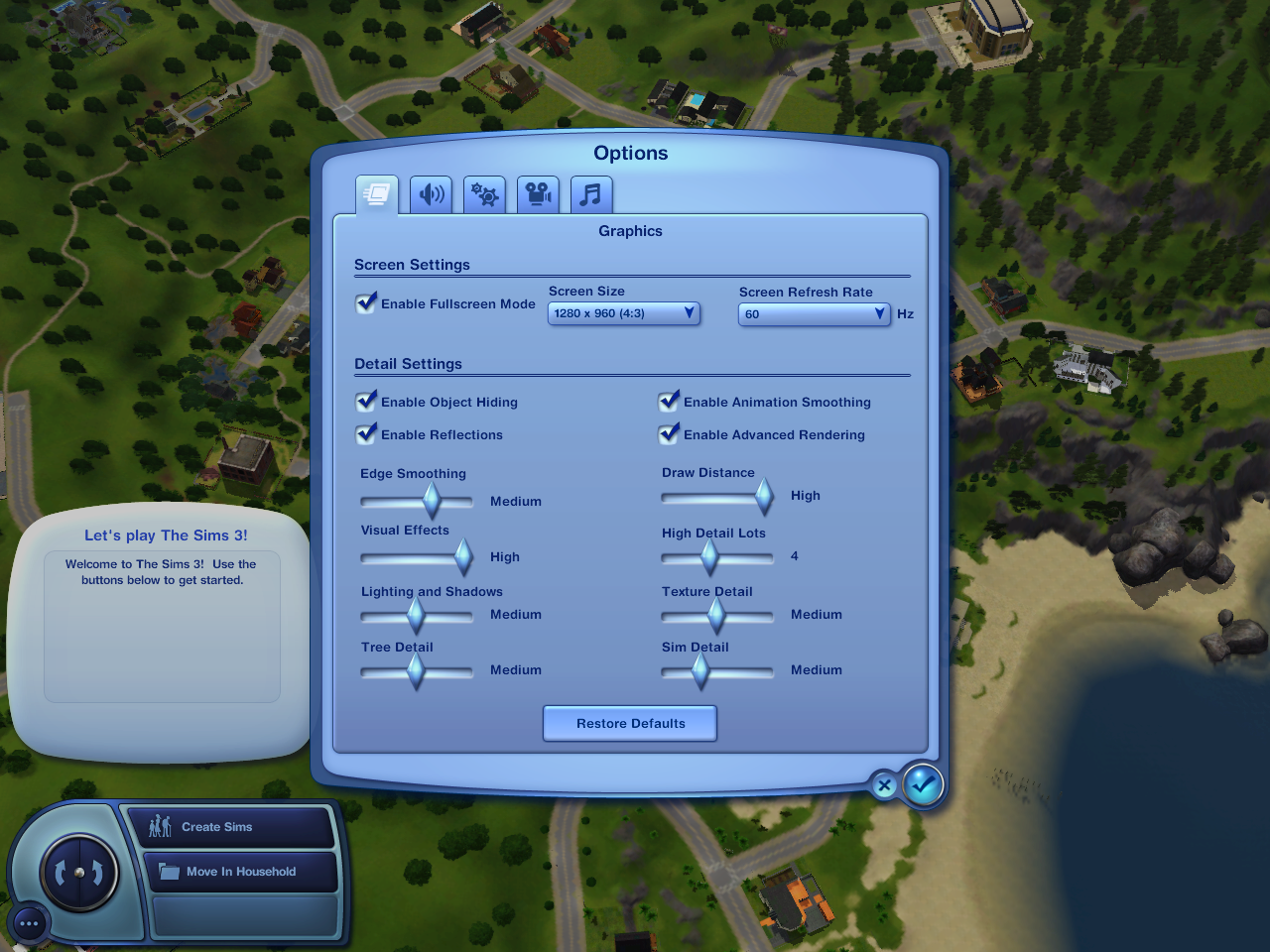The height and width of the screenshot is (952, 1270).
Task: Switch to the Audio options tab
Action: [x=431, y=194]
